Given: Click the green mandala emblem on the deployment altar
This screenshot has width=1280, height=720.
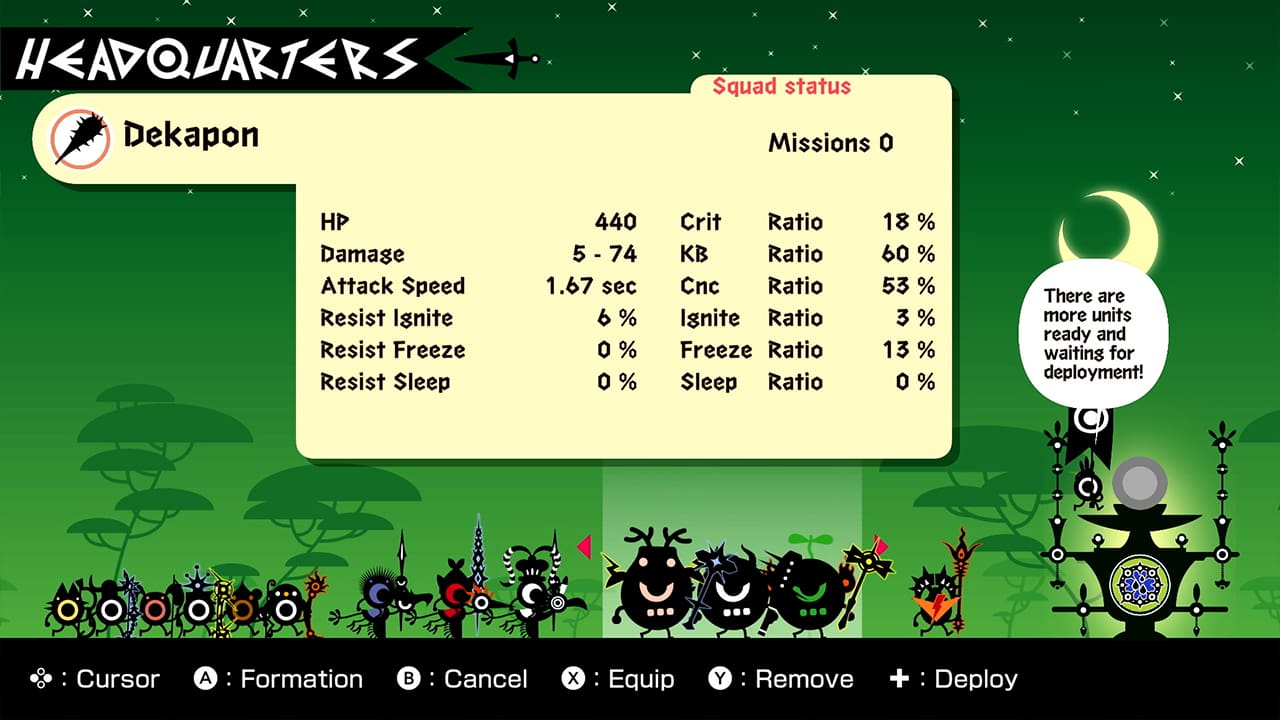Looking at the screenshot, I should [1140, 584].
